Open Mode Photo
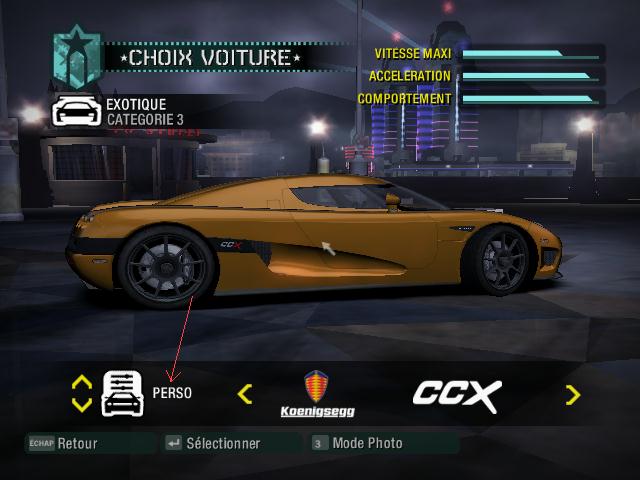The height and width of the screenshot is (480, 640). [x=358, y=443]
